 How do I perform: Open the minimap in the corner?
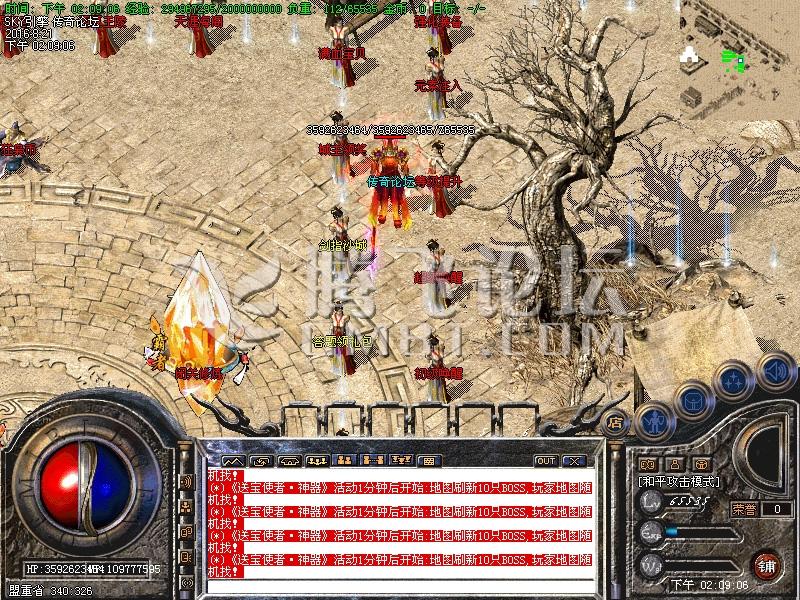pos(741,60)
